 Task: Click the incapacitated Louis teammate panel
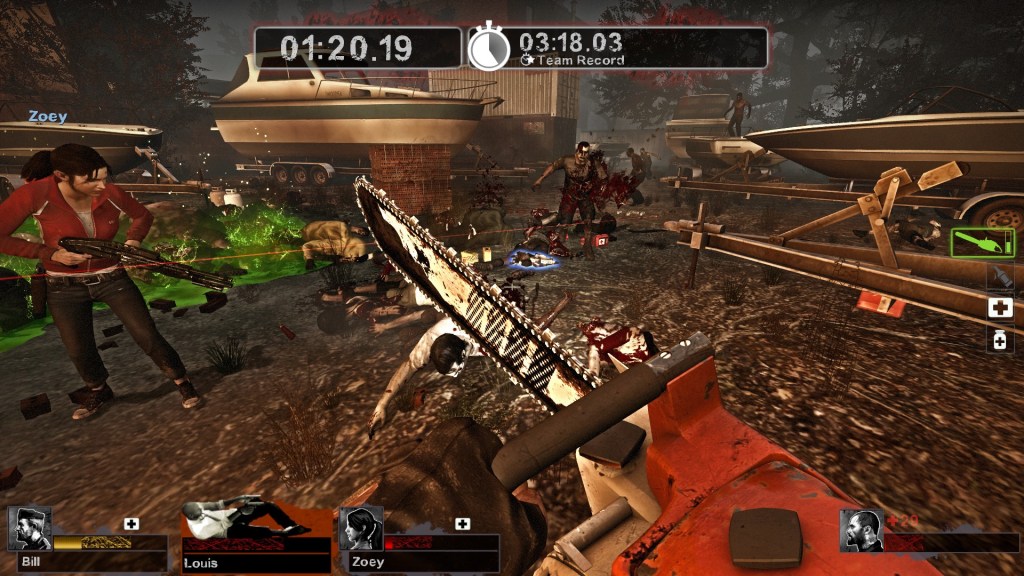tap(256, 534)
